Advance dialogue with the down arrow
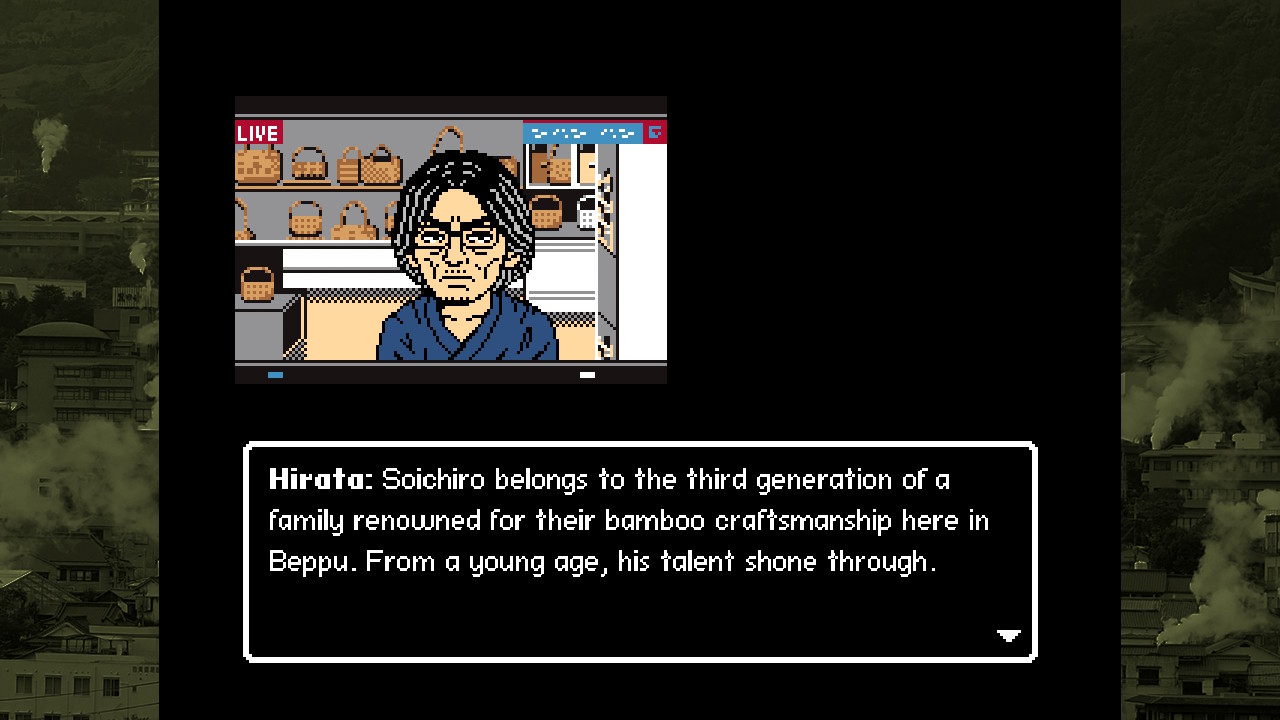Image resolution: width=1280 pixels, height=720 pixels. click(1008, 635)
